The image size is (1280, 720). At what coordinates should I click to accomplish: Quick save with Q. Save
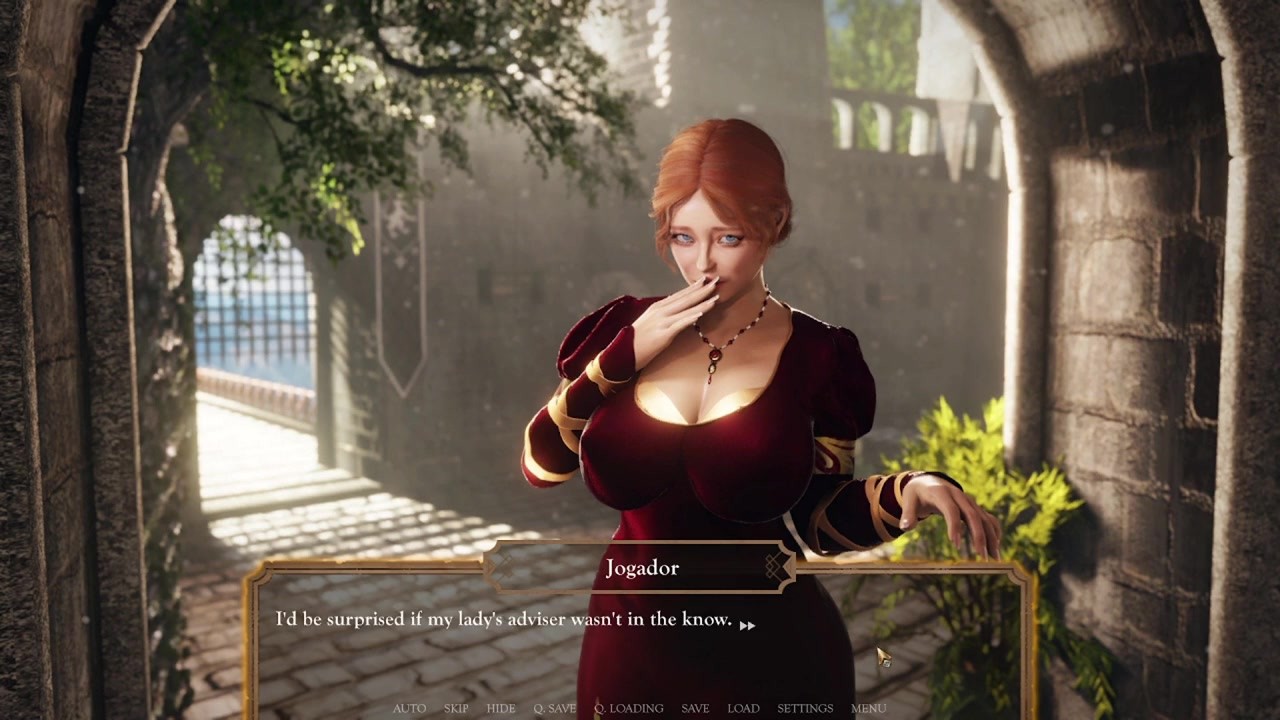coord(554,708)
